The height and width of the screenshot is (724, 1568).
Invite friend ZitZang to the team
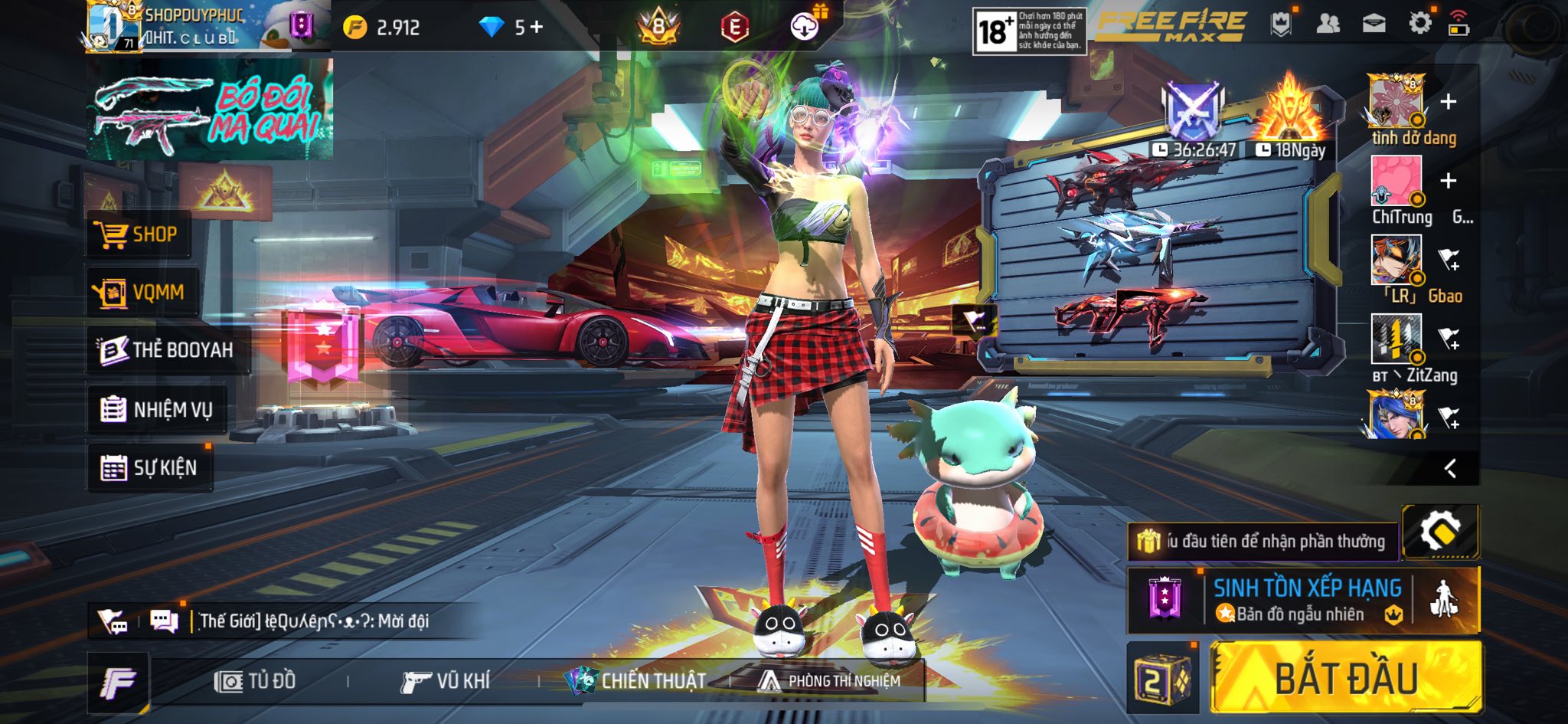pyautogui.click(x=1449, y=338)
